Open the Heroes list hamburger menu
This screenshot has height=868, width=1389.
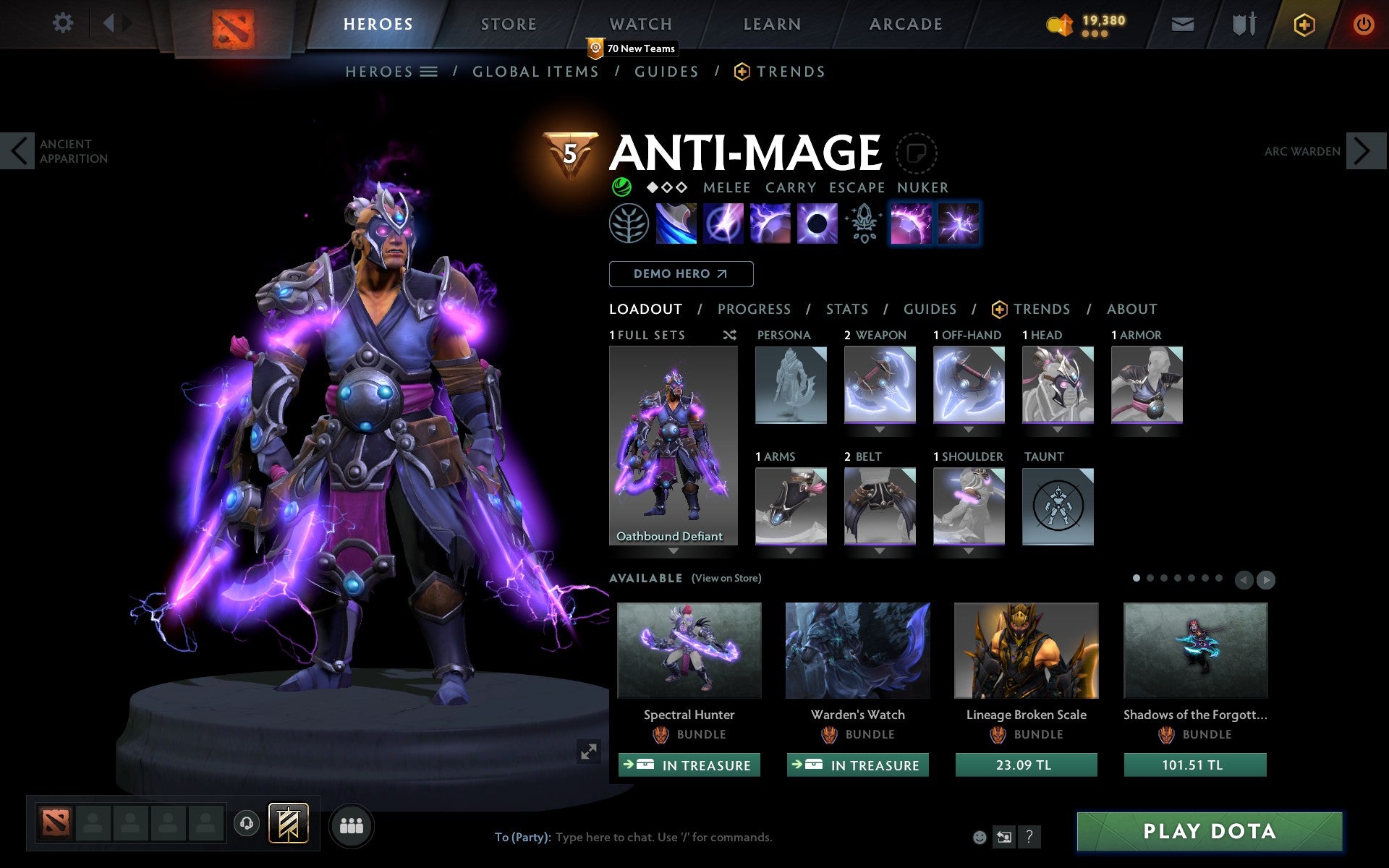click(x=430, y=72)
